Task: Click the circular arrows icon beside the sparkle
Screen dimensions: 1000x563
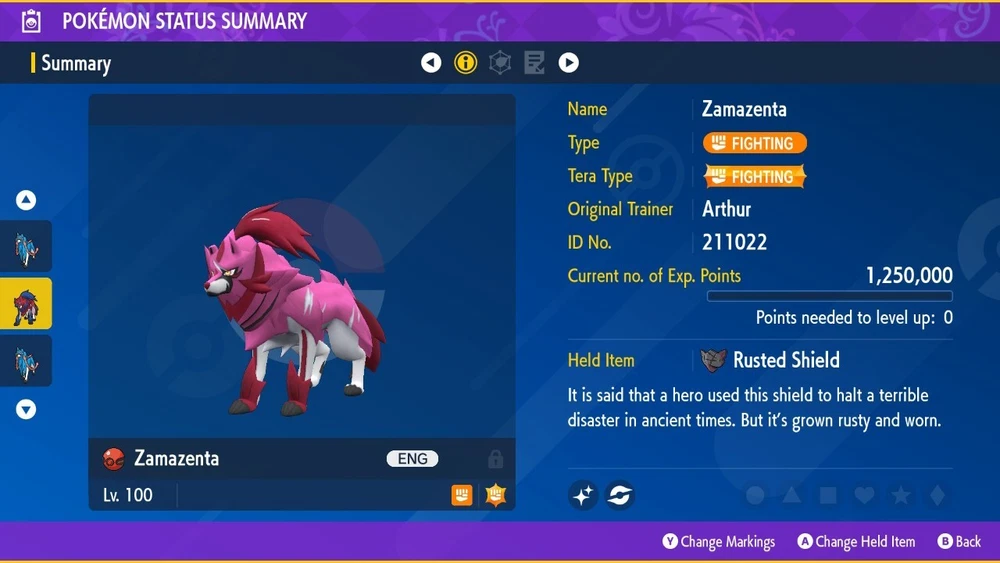Action: (x=619, y=494)
